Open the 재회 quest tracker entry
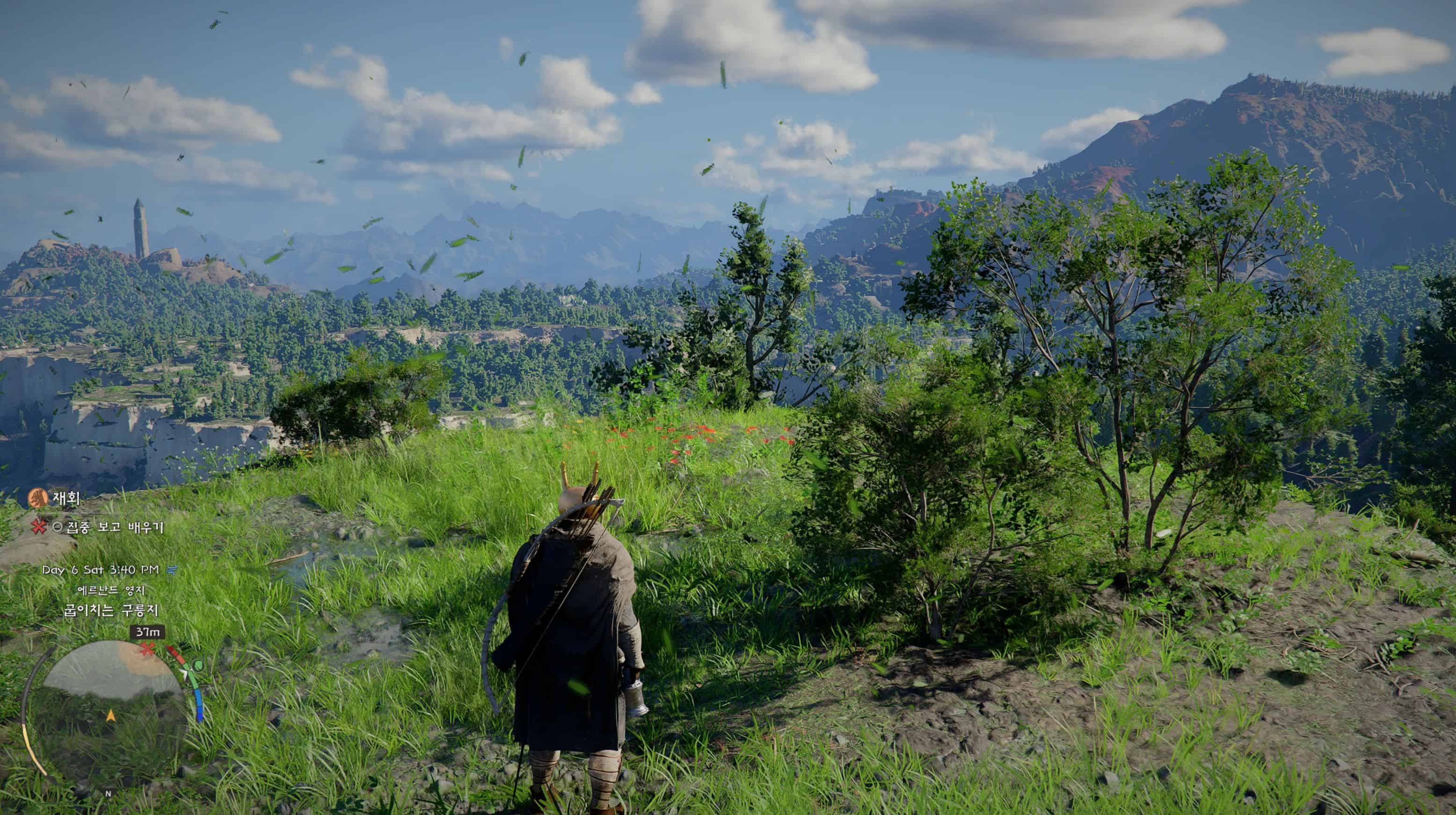Viewport: 1456px width, 815px height. (66, 498)
